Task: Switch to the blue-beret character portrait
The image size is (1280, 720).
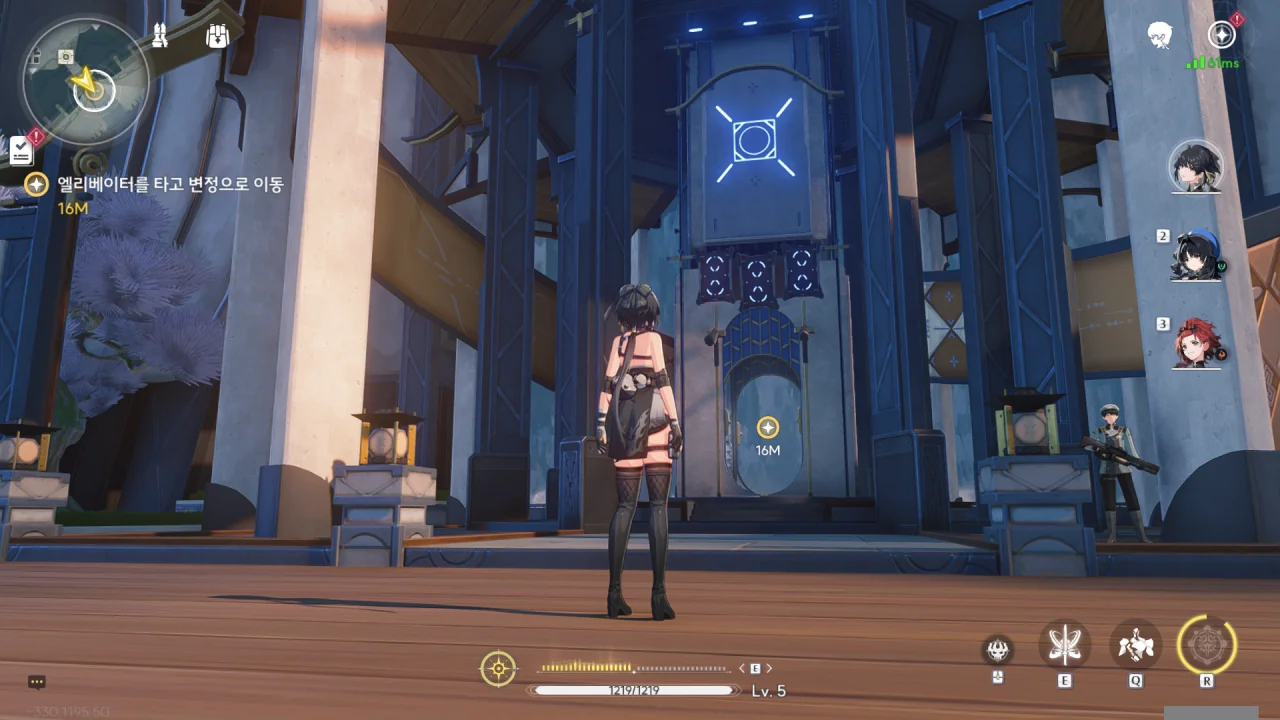Action: 1197,256
